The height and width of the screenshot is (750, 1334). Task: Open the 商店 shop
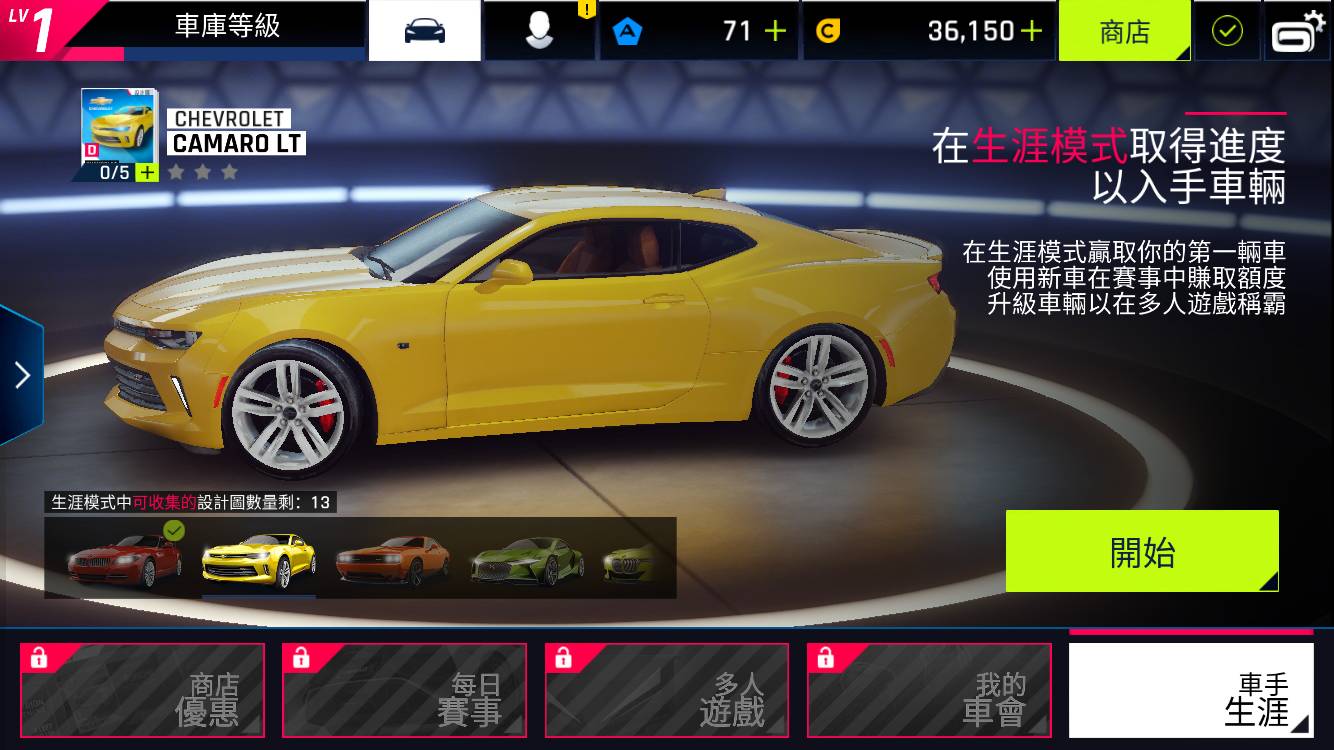1125,31
